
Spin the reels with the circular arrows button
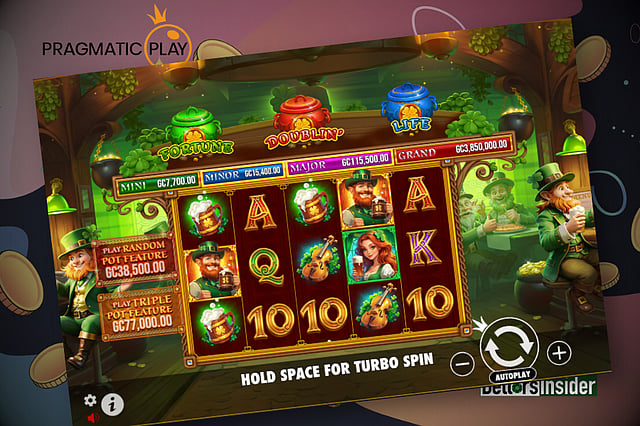click(x=508, y=346)
